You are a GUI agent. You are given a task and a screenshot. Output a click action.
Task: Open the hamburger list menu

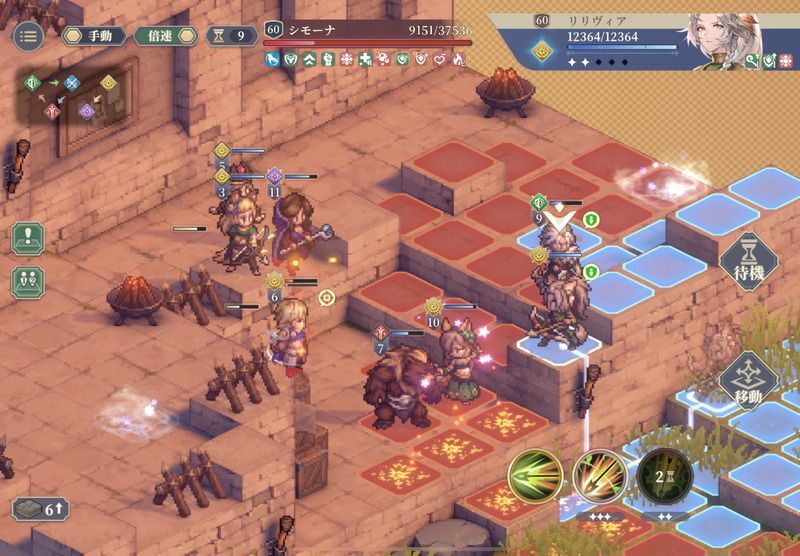pyautogui.click(x=28, y=37)
